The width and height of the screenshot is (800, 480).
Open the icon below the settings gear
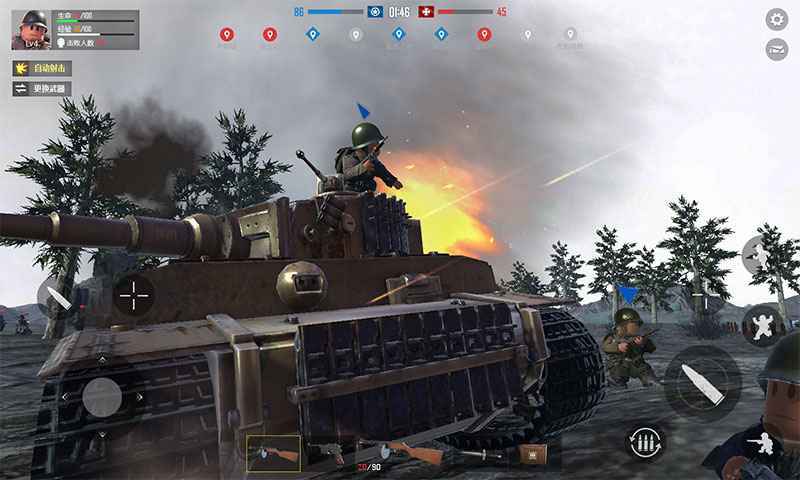(776, 49)
